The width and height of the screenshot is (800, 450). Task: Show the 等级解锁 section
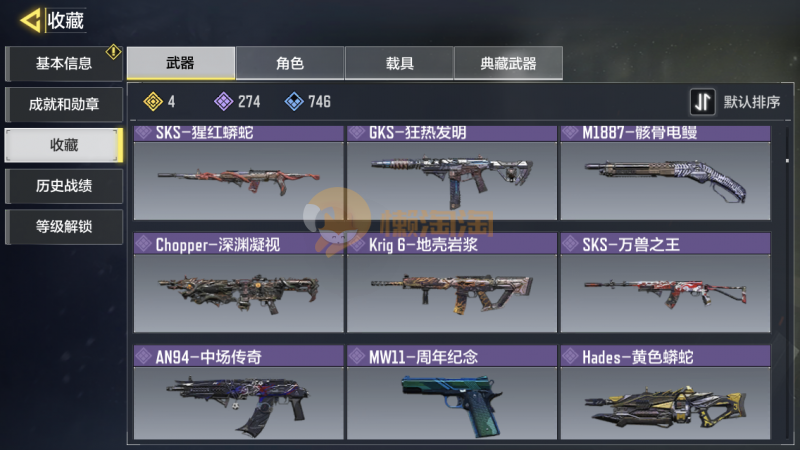click(x=64, y=226)
